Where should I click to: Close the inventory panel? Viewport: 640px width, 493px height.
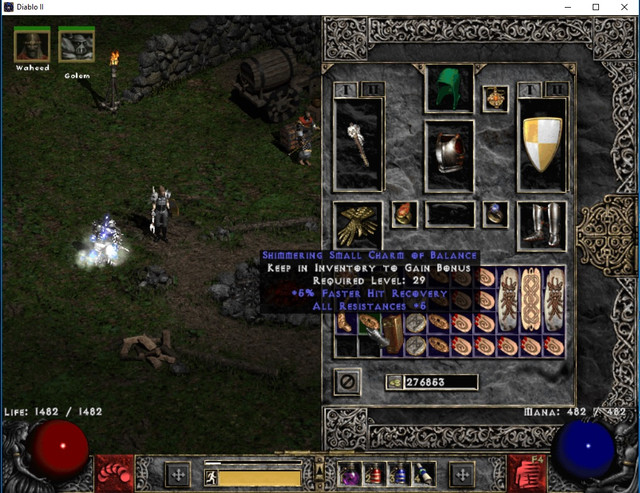[x=345, y=382]
